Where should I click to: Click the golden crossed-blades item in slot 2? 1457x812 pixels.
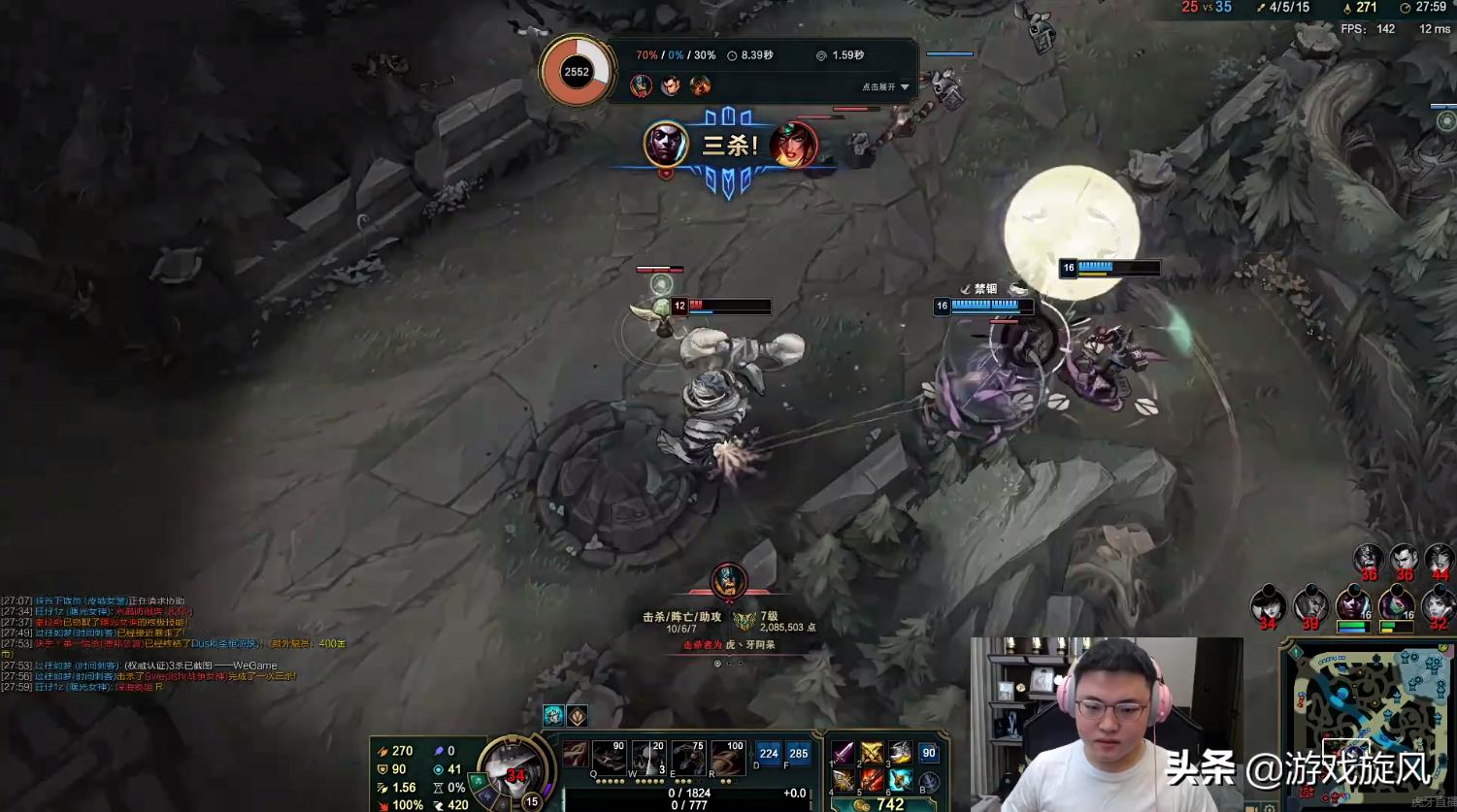click(x=872, y=754)
